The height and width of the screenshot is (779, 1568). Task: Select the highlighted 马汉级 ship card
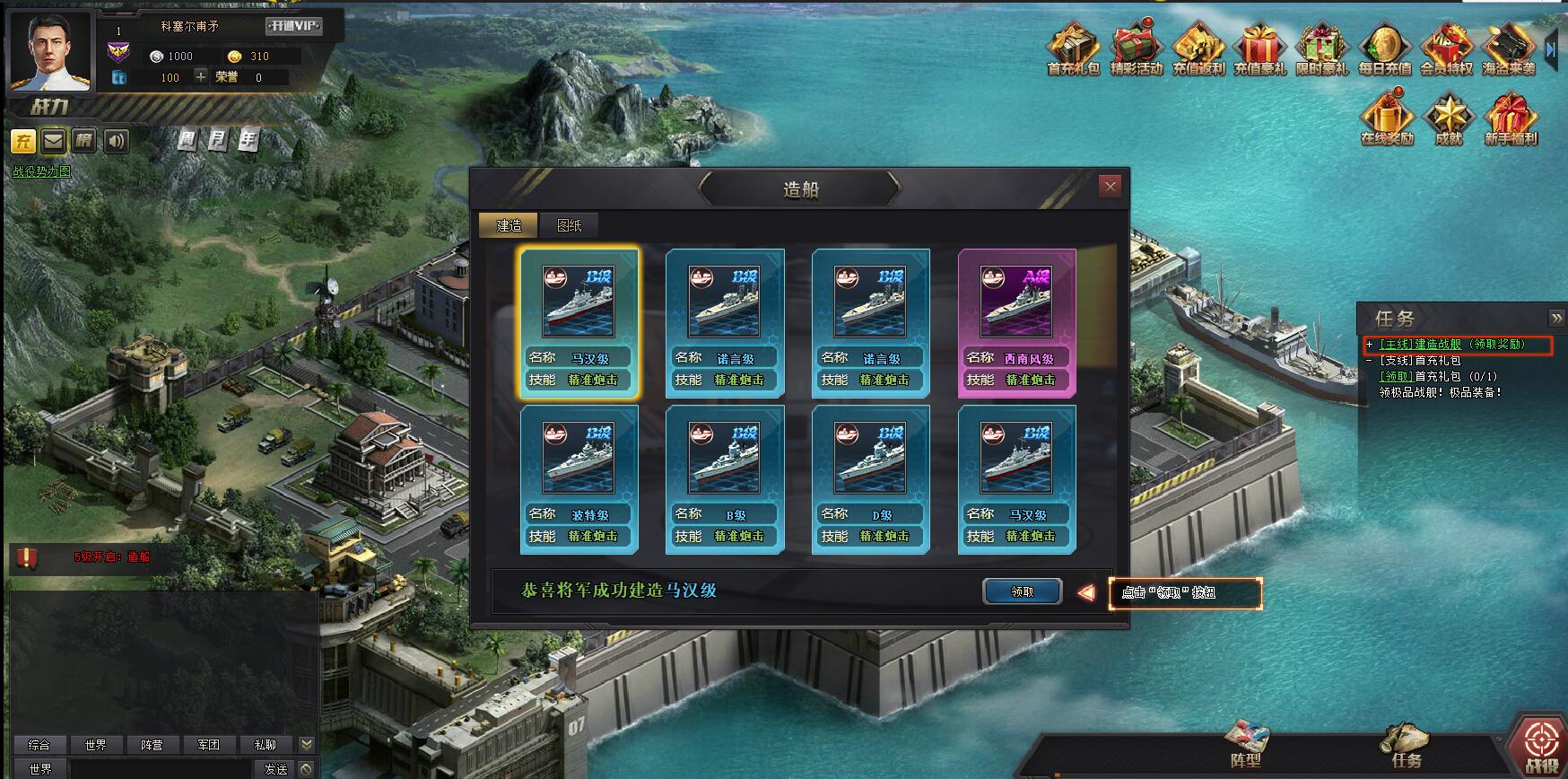(x=579, y=322)
